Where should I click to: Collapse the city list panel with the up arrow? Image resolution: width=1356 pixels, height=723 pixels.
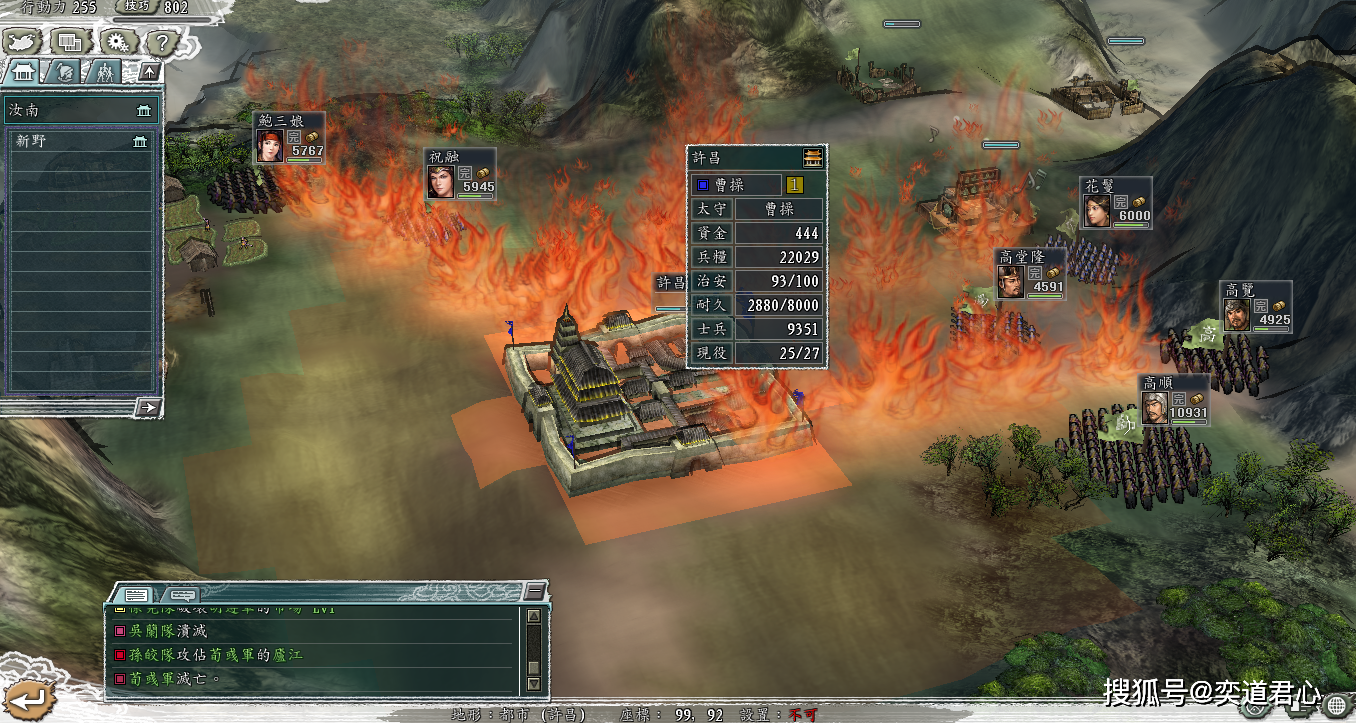pos(148,72)
